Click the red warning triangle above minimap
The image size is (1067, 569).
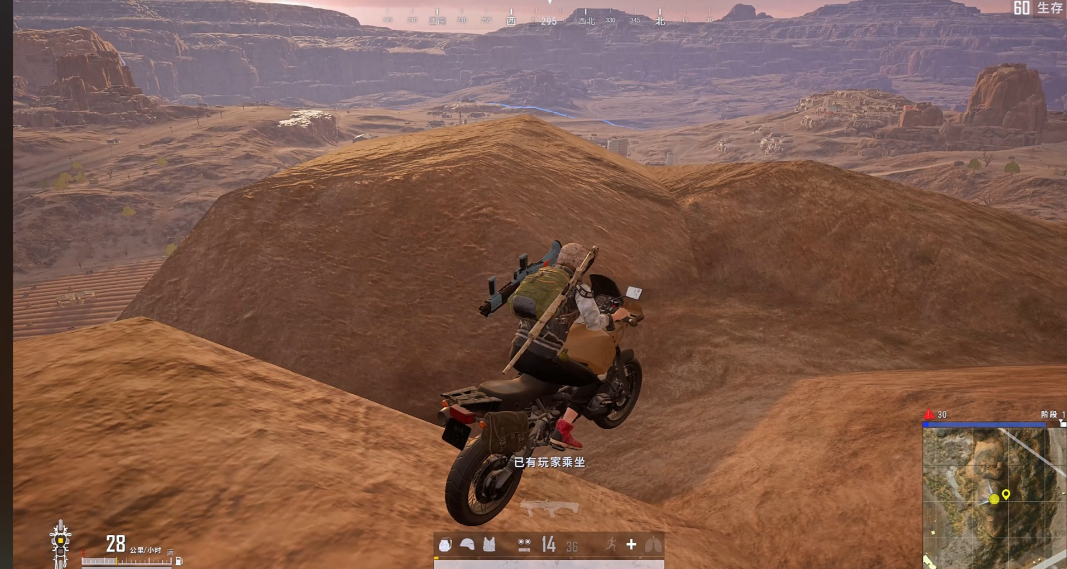[x=929, y=414]
